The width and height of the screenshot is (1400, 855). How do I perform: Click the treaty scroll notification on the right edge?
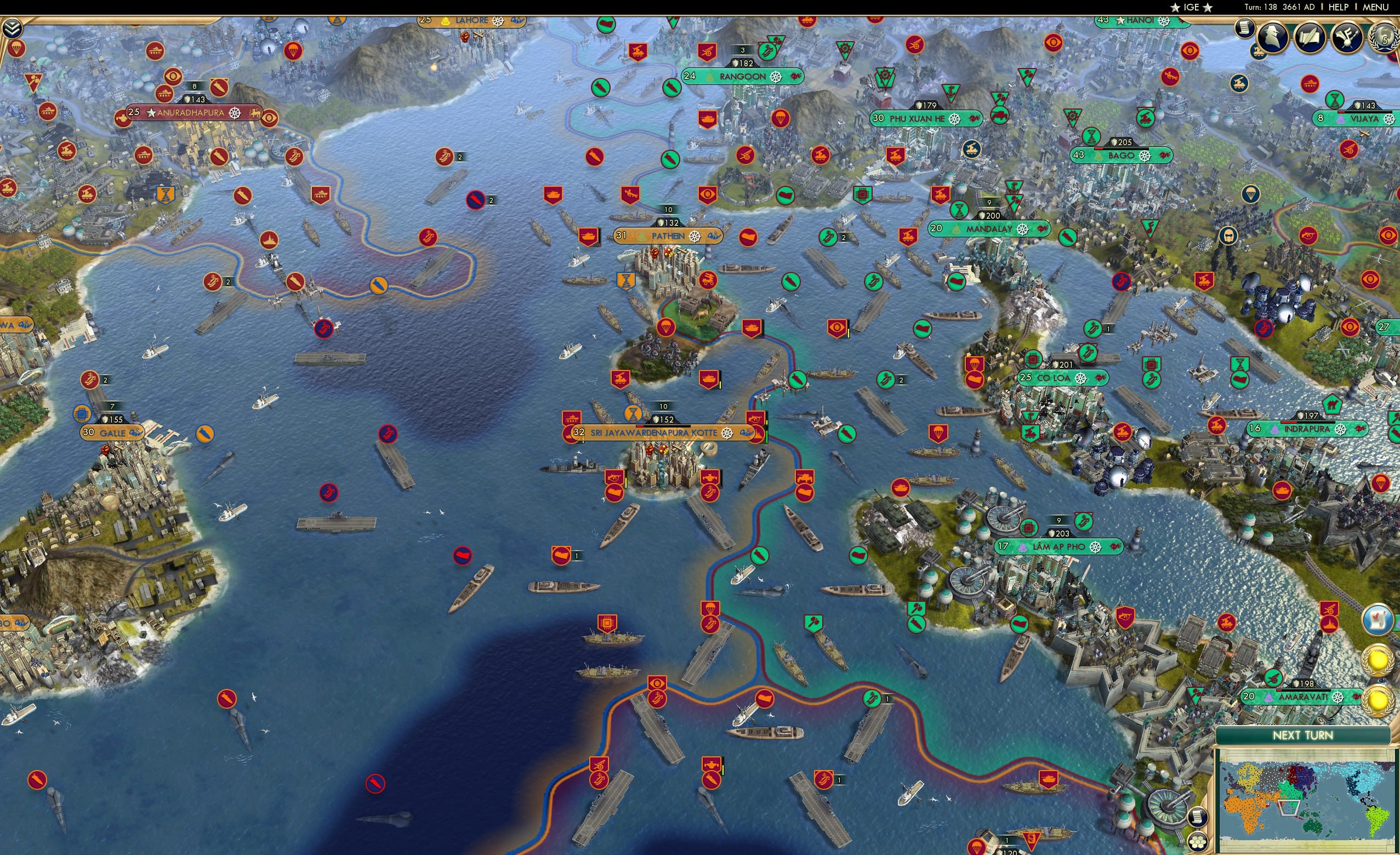[1379, 620]
